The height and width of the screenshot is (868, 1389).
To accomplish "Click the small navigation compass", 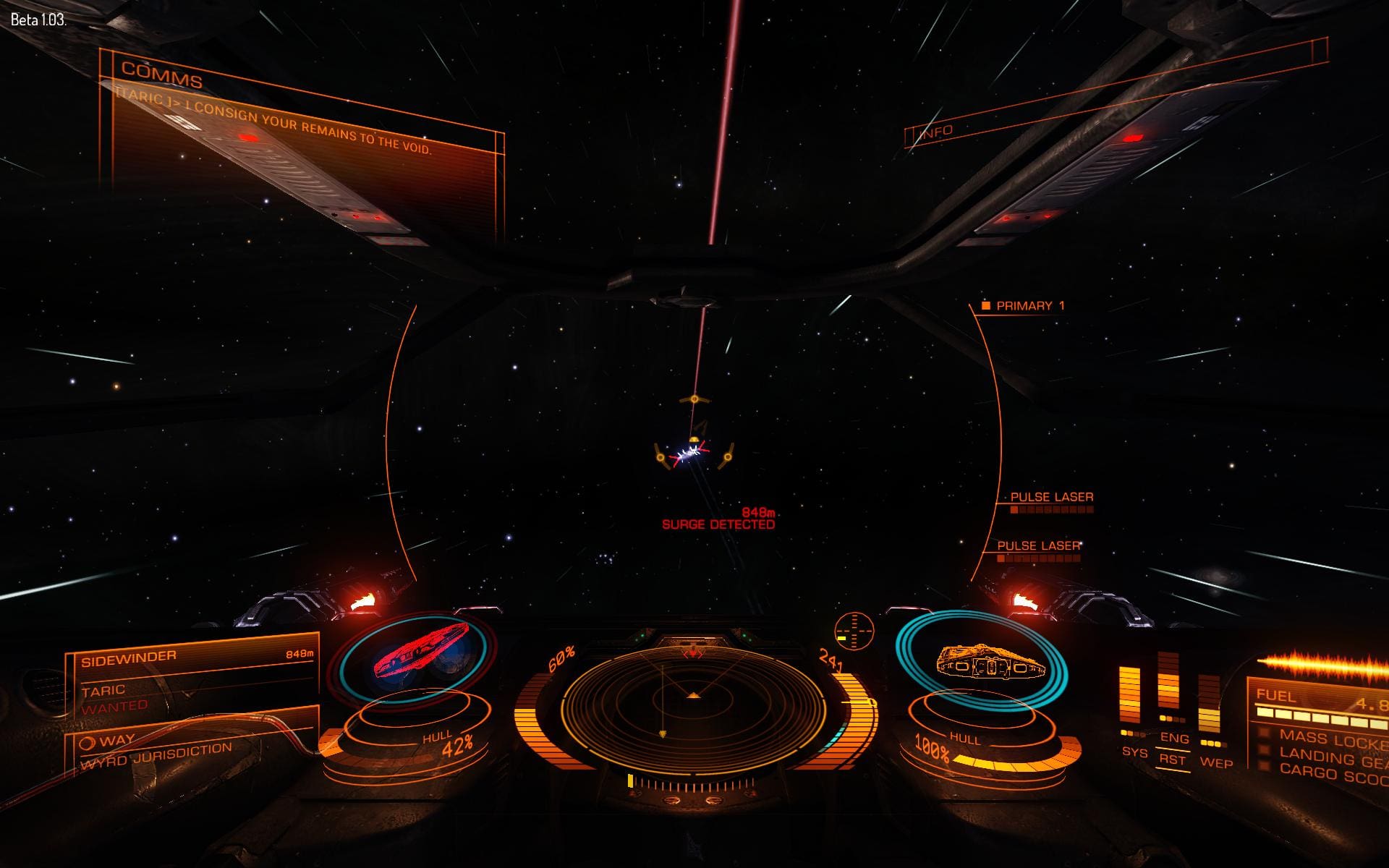I will pyautogui.click(x=854, y=629).
